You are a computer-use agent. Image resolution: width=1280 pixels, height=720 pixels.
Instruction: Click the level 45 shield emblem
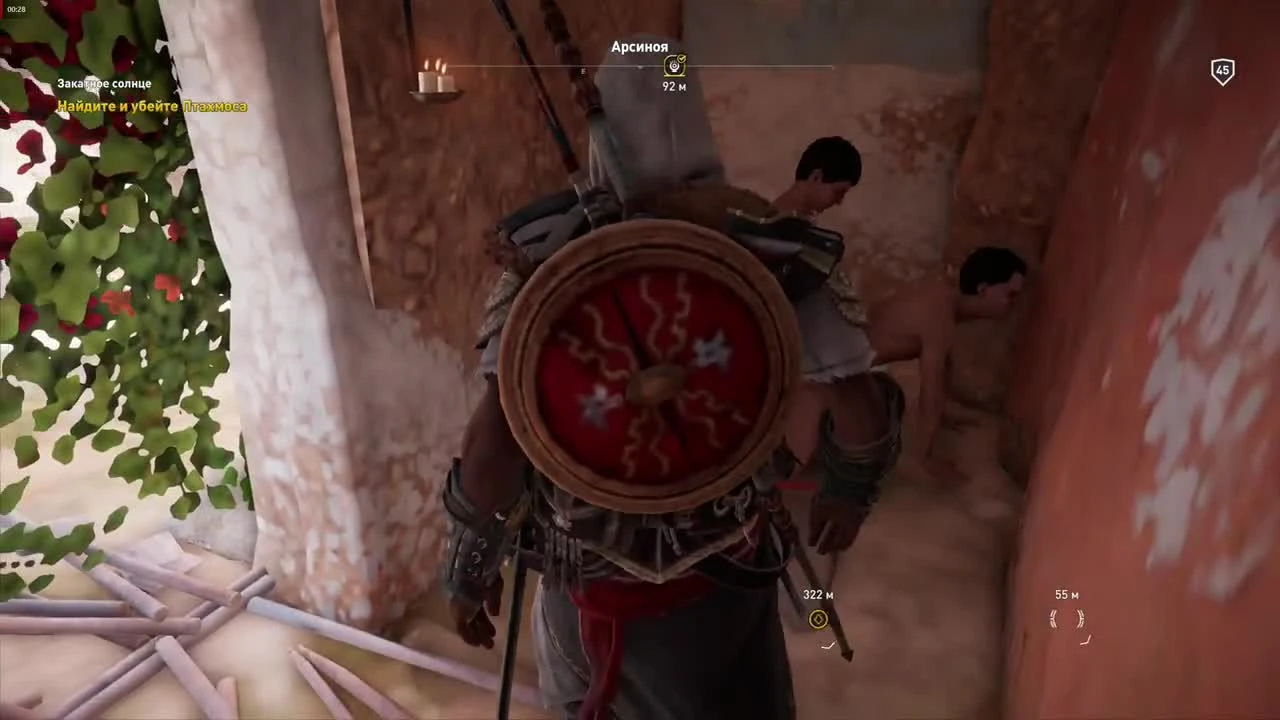1222,70
